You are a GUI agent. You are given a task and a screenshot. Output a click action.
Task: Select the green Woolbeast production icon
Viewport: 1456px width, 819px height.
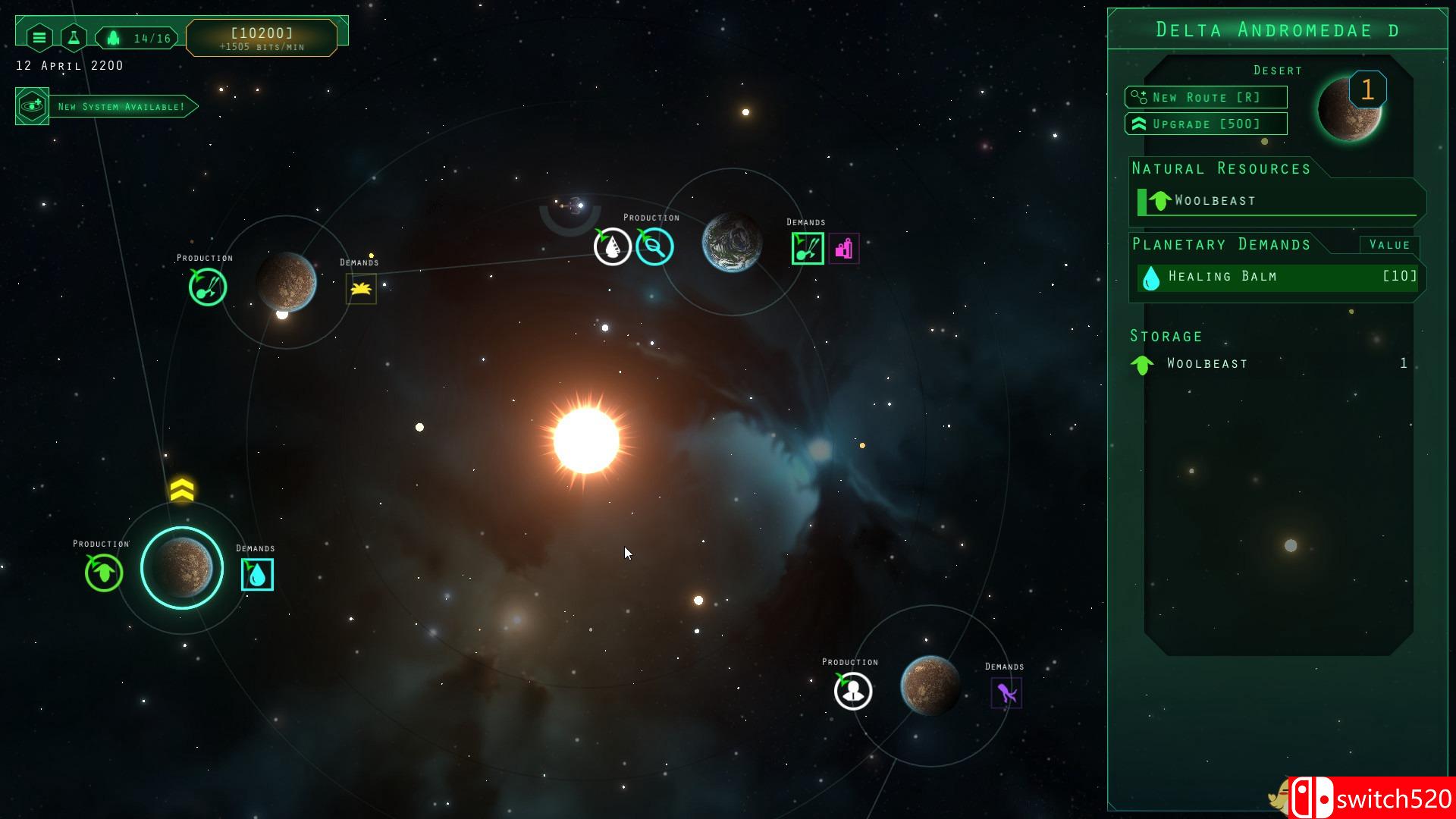coord(104,573)
